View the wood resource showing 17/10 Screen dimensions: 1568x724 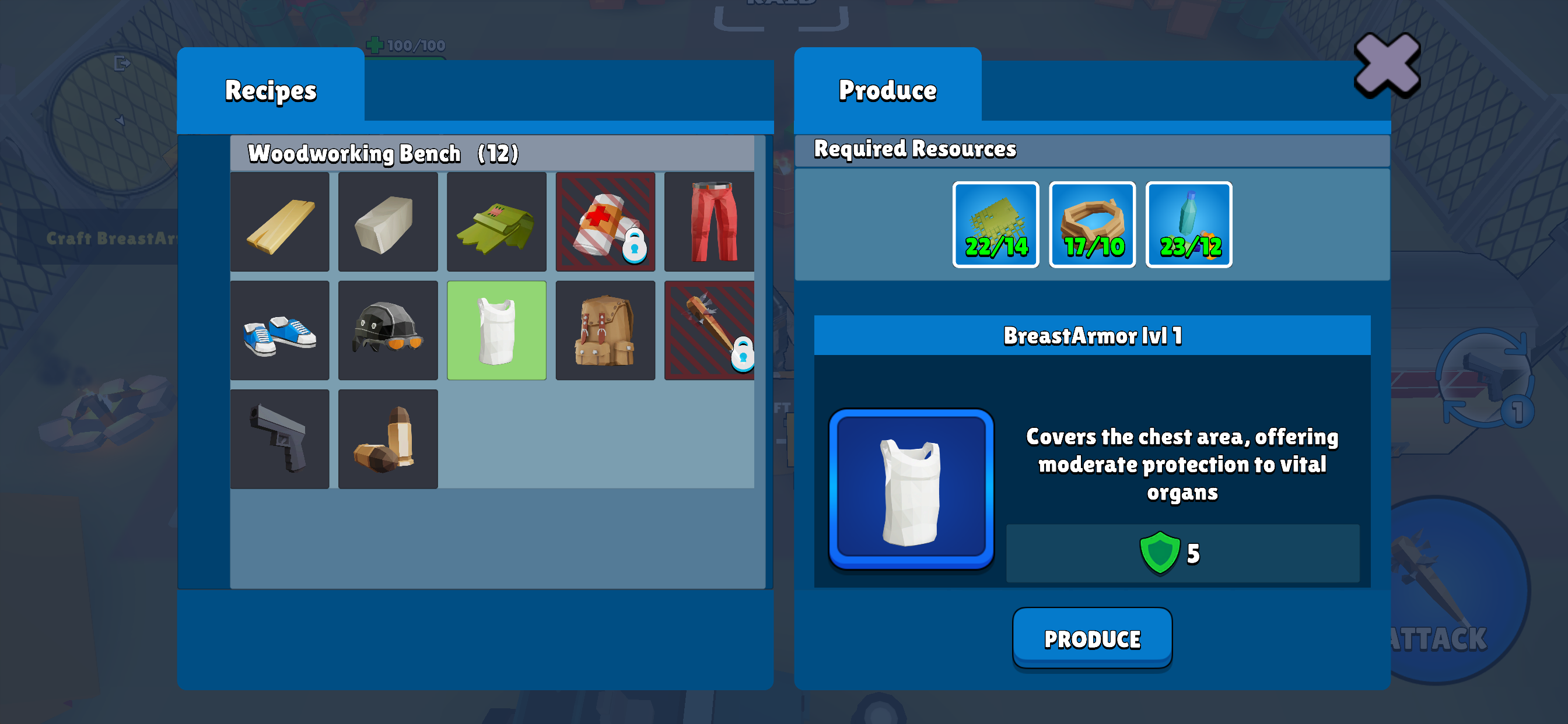[1092, 223]
